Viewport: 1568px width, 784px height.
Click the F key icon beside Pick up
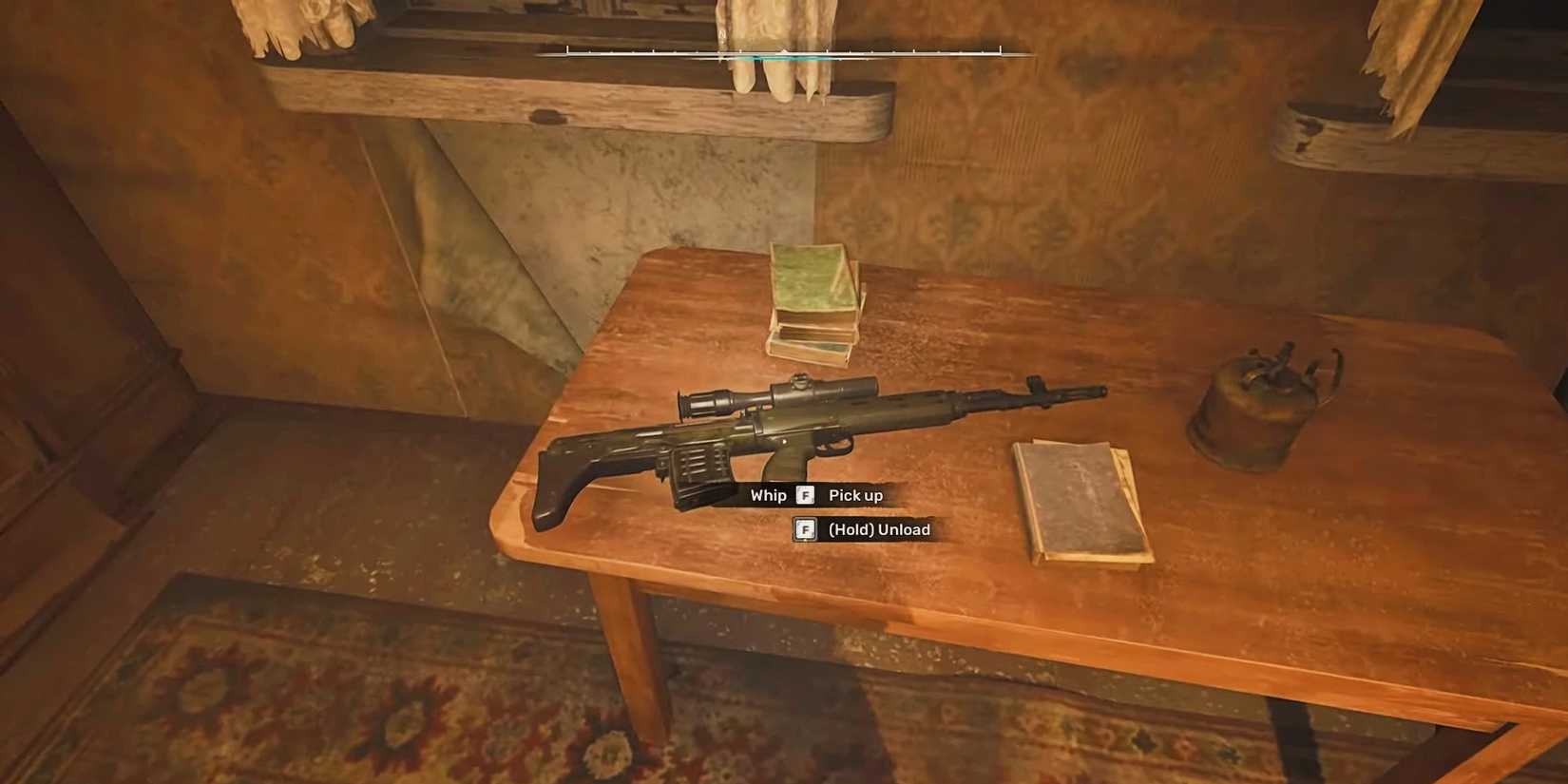click(805, 494)
